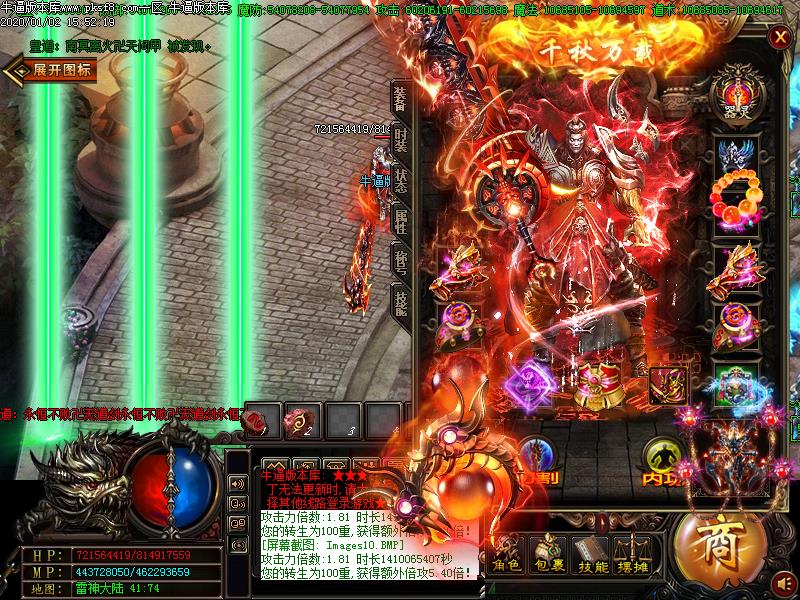Open the 技能 skills side tab
Screen dimensions: 800x600
pyautogui.click(x=400, y=301)
